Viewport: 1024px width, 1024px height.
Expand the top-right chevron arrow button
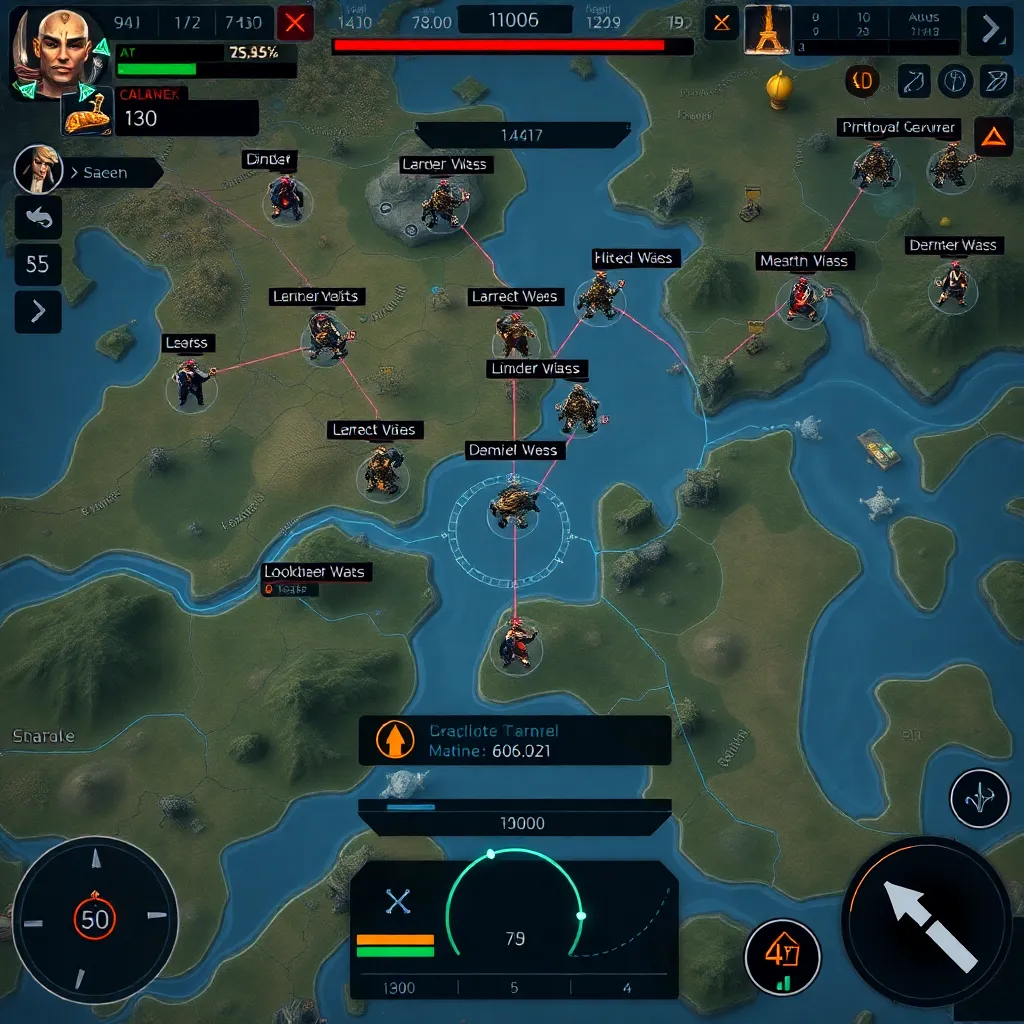[990, 29]
